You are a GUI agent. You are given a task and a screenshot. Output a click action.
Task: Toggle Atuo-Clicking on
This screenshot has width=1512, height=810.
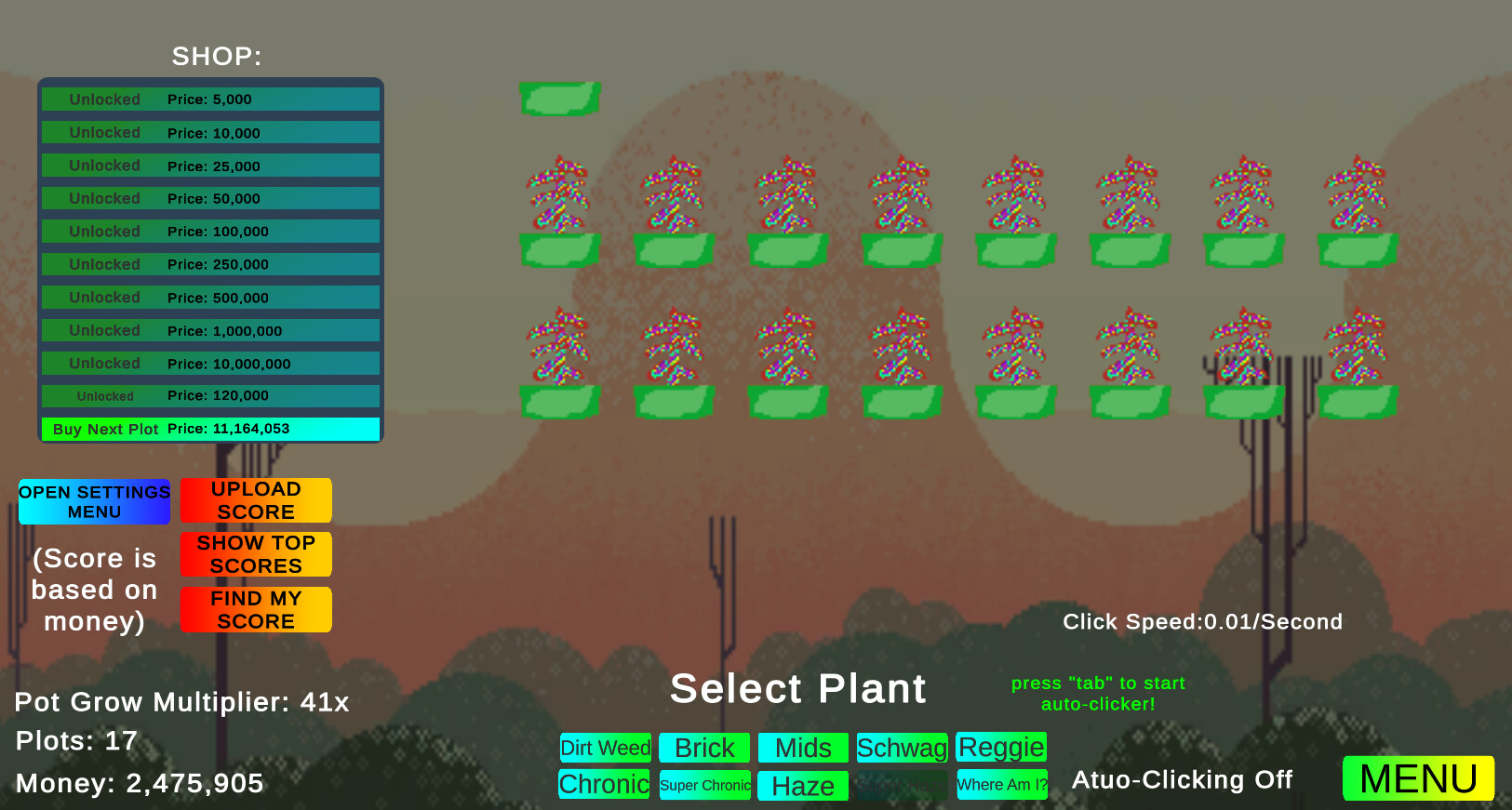pyautogui.click(x=1182, y=779)
